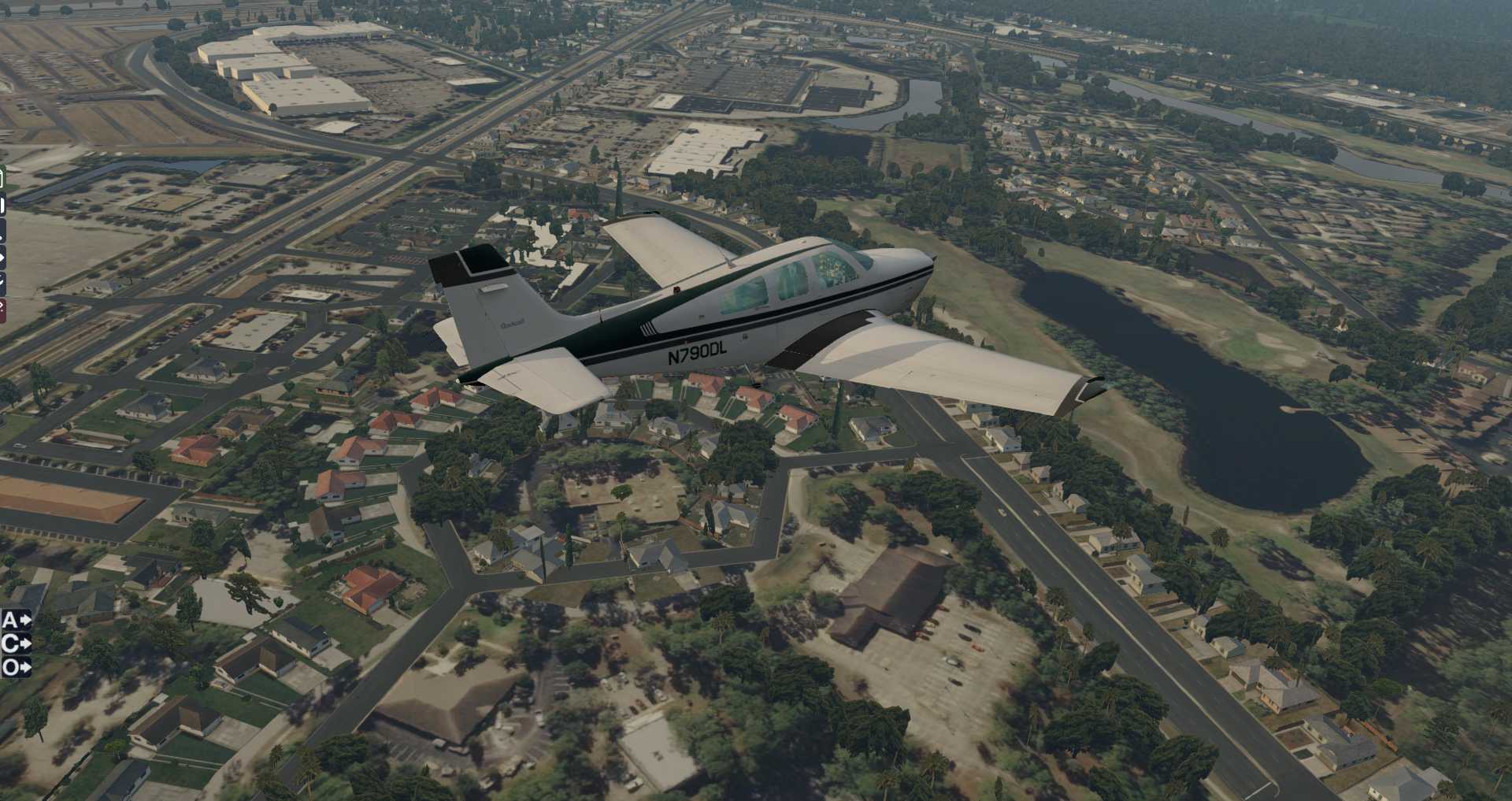This screenshot has height=801, width=1512.
Task: Open the dark red sidebar tab
Action: 2,310
